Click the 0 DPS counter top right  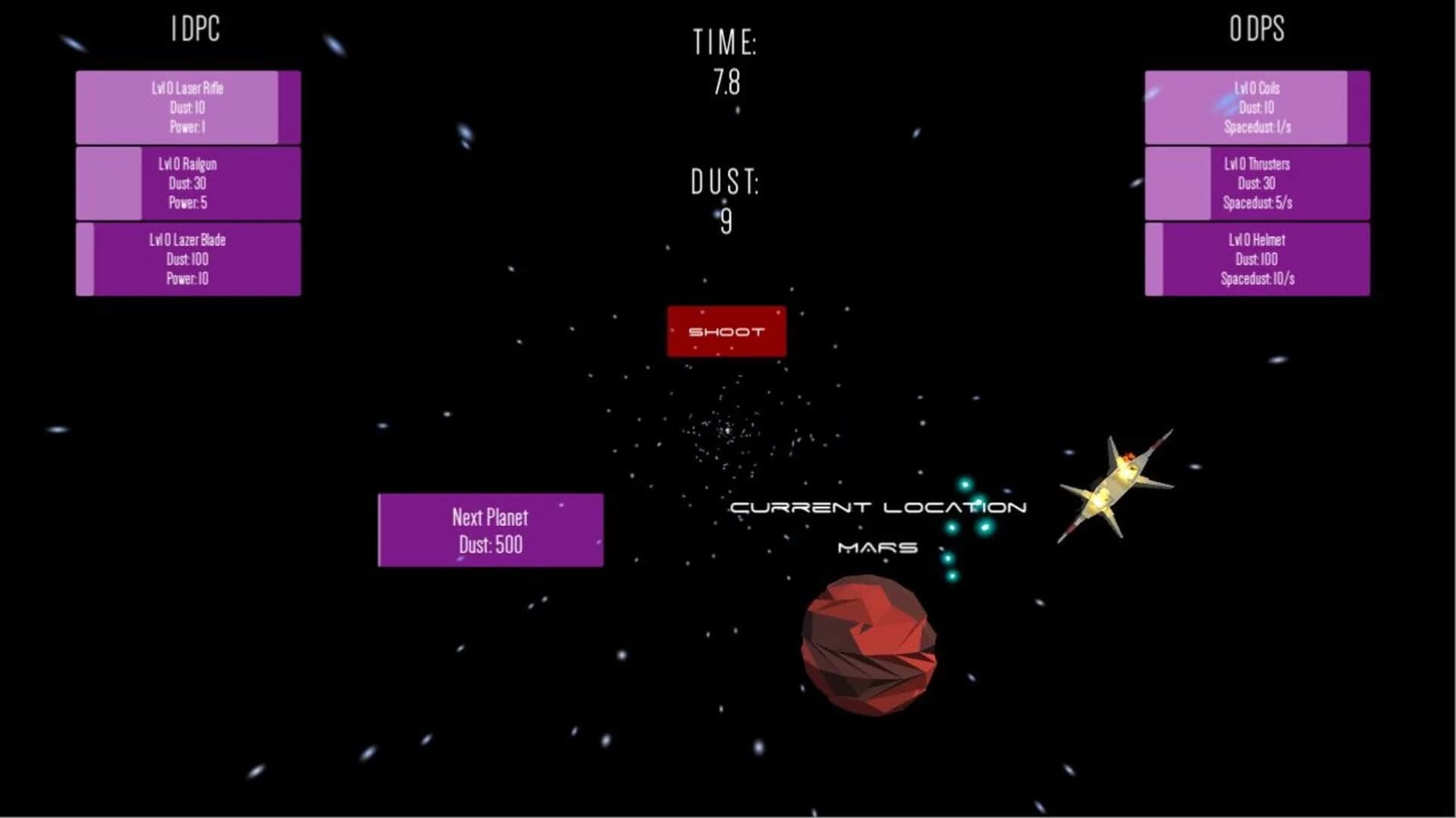tap(1258, 30)
